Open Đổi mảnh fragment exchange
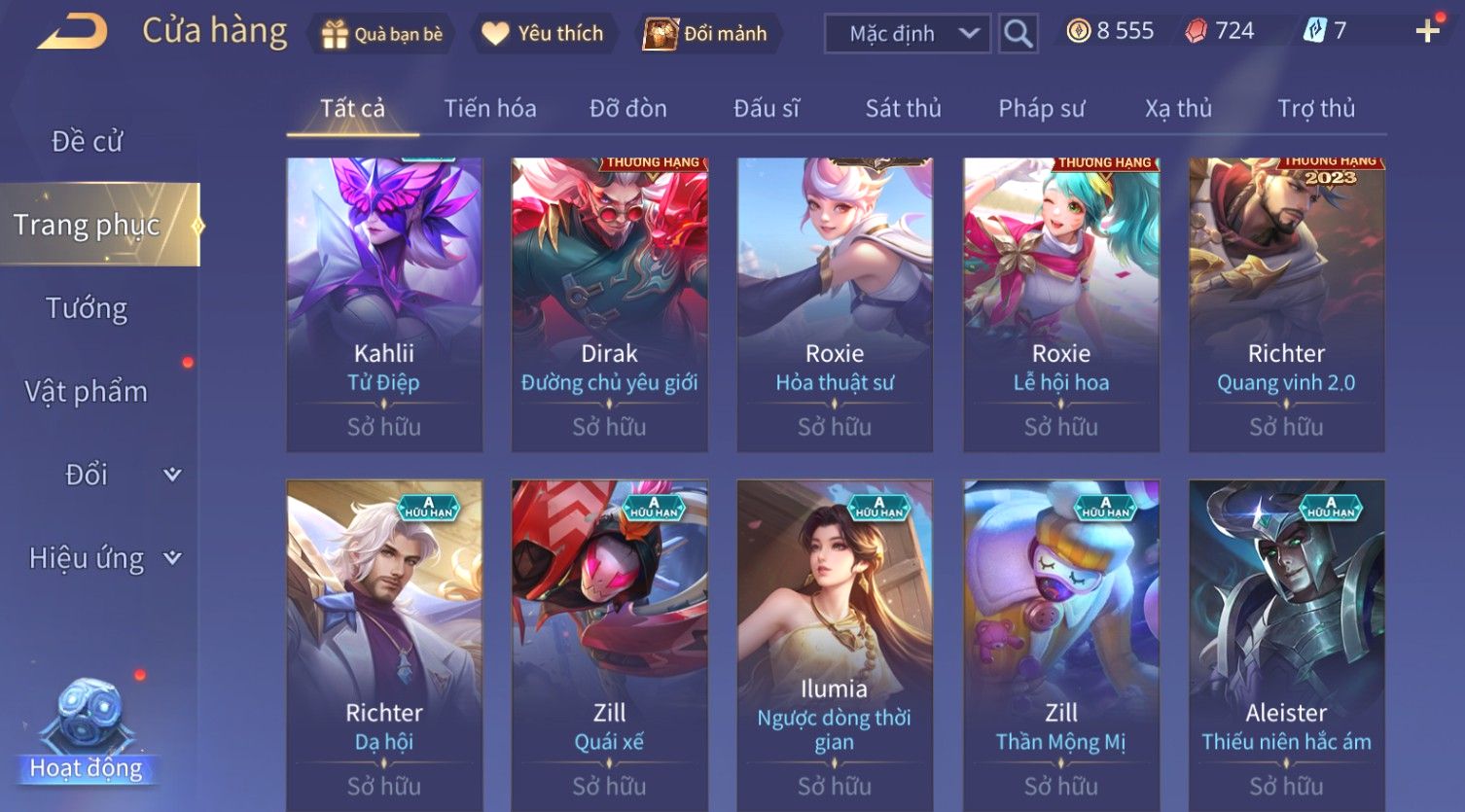 tap(707, 34)
